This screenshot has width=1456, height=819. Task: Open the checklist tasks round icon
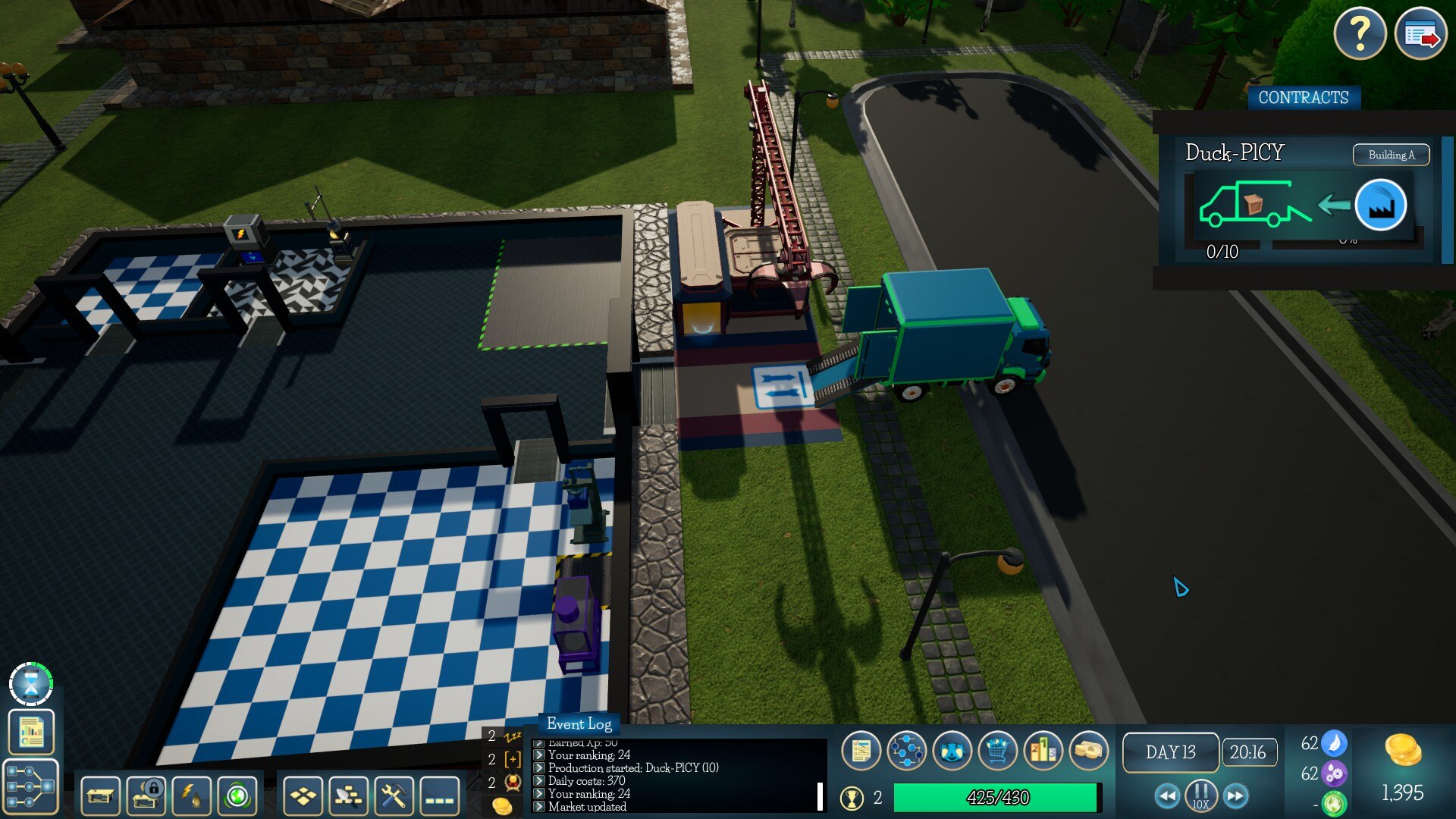[861, 751]
